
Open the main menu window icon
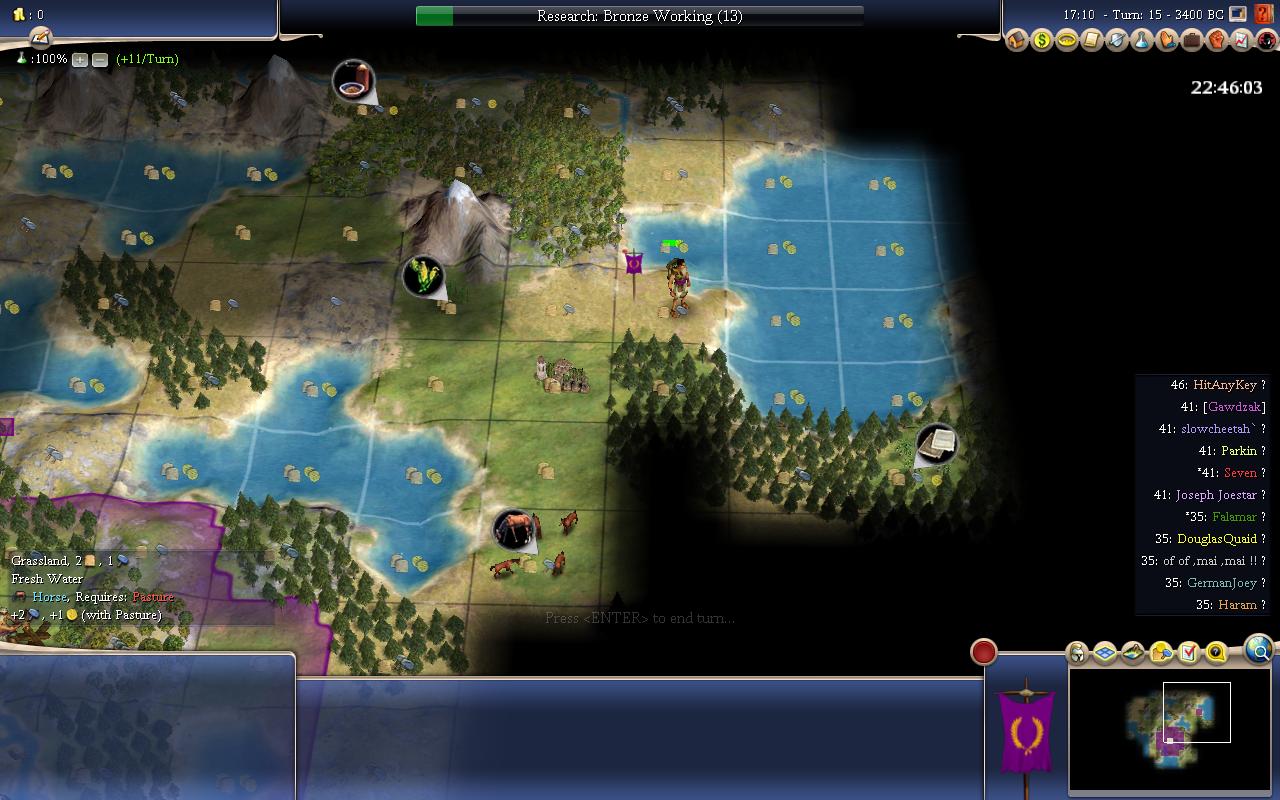(1238, 14)
